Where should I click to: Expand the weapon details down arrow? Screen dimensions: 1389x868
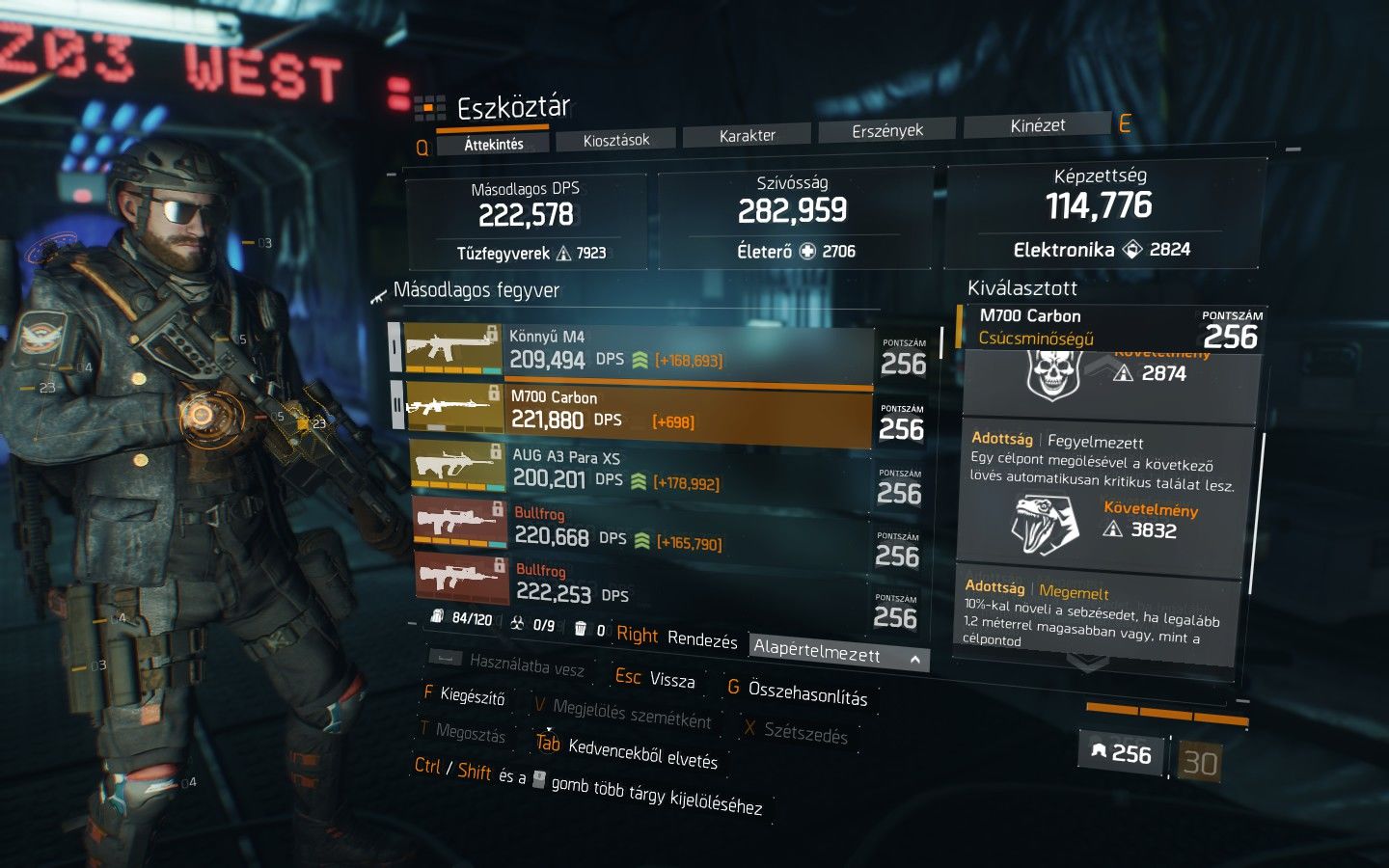pos(1088,662)
